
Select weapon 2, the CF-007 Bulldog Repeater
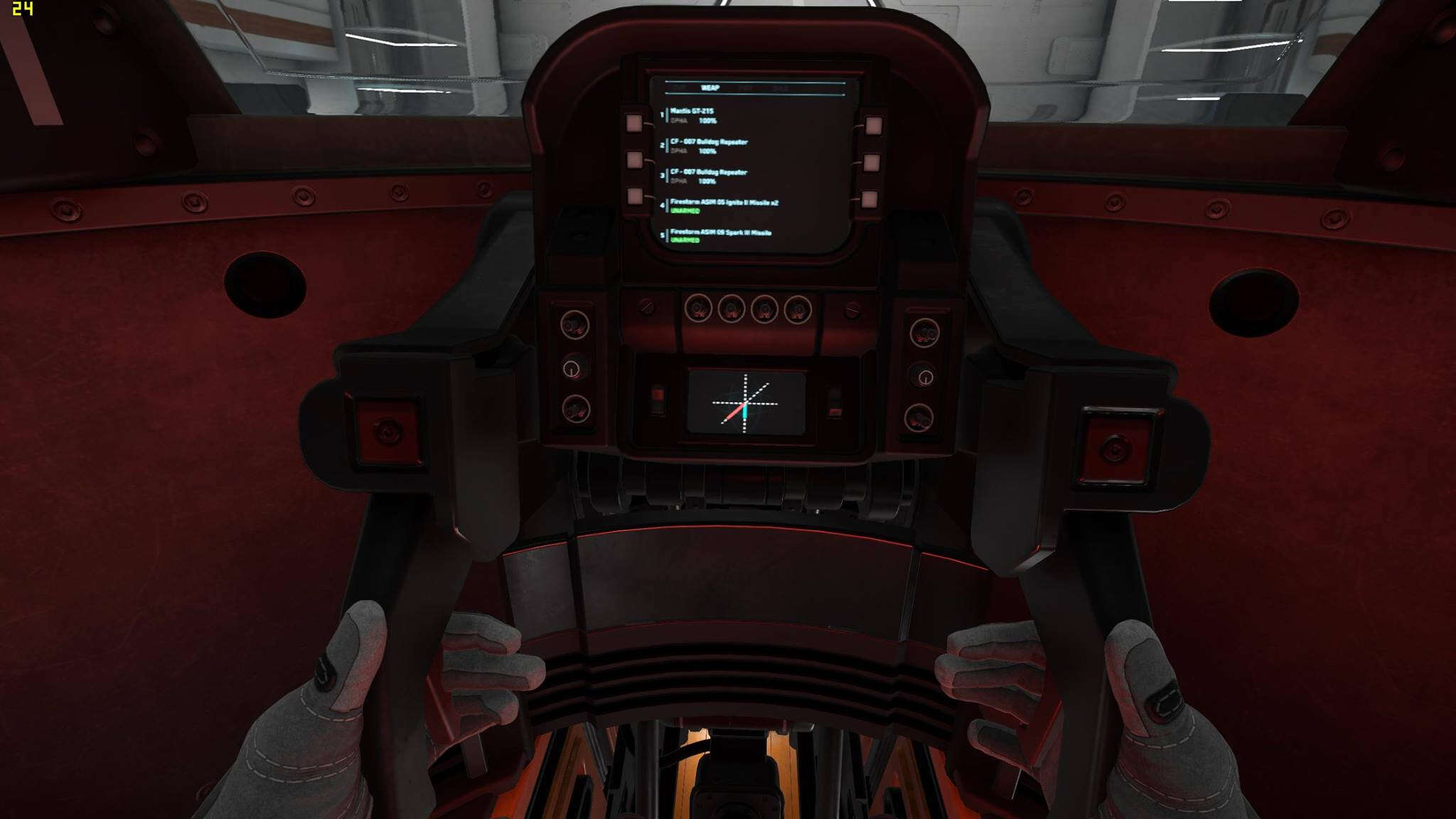(708, 142)
